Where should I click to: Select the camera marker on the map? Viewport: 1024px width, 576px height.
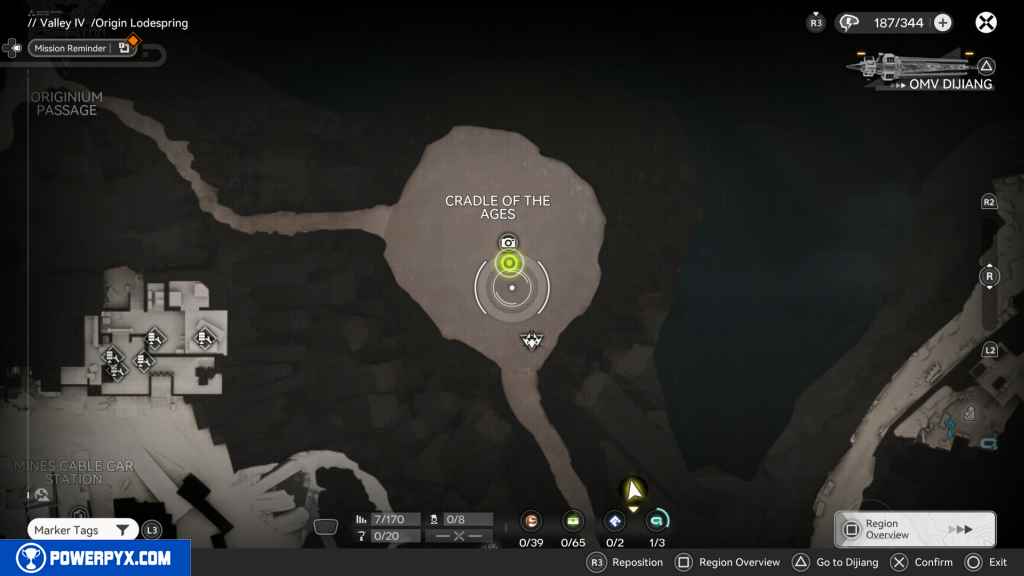coord(509,242)
